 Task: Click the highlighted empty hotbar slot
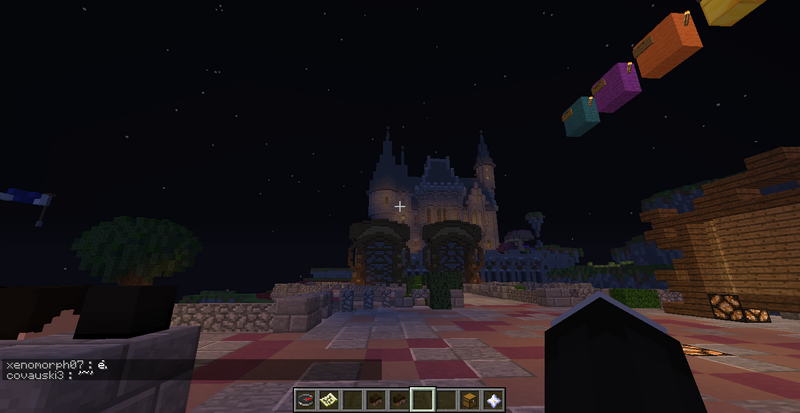coord(422,400)
